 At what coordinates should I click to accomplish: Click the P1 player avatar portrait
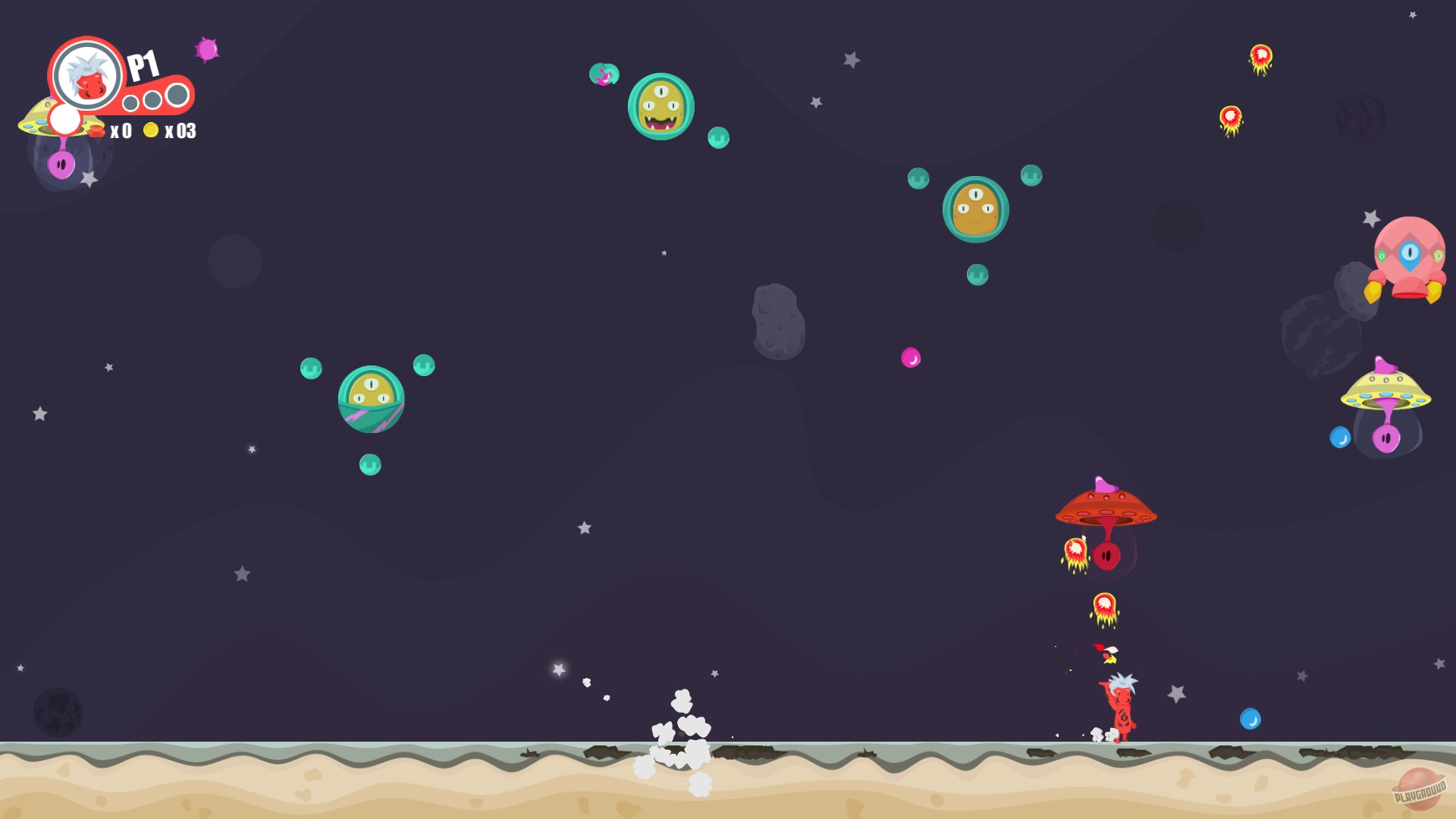(85, 76)
